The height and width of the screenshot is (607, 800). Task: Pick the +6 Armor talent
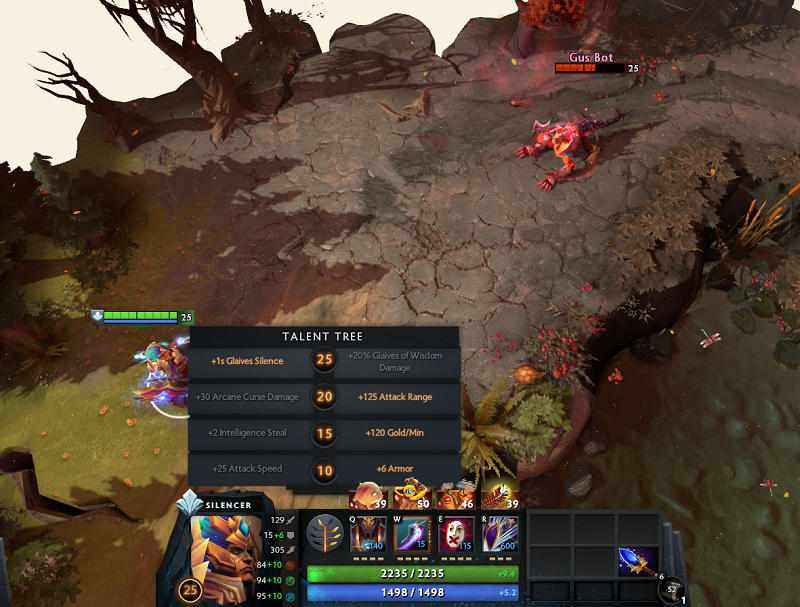point(395,468)
